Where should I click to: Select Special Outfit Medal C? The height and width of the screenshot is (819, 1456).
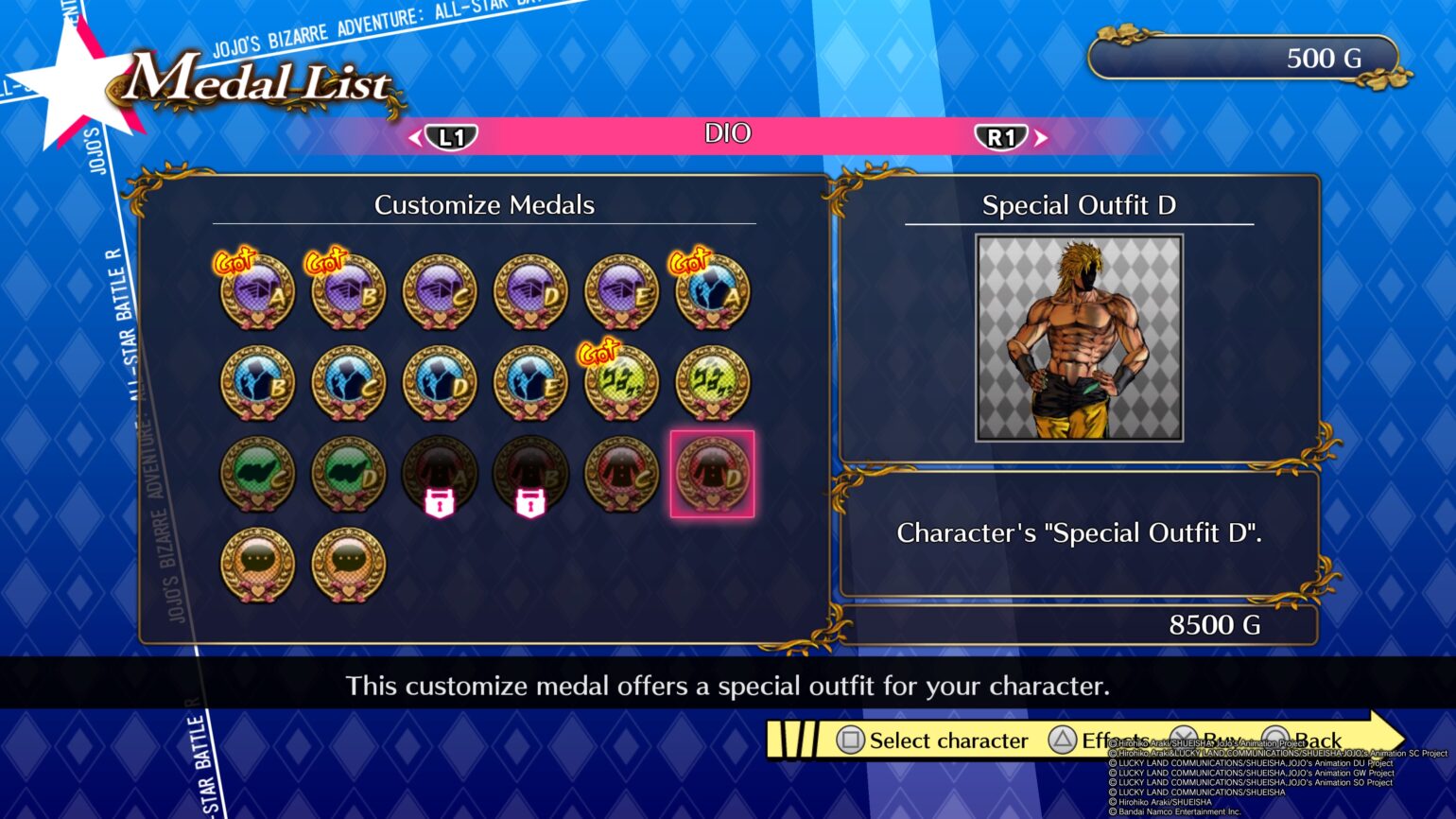point(619,473)
